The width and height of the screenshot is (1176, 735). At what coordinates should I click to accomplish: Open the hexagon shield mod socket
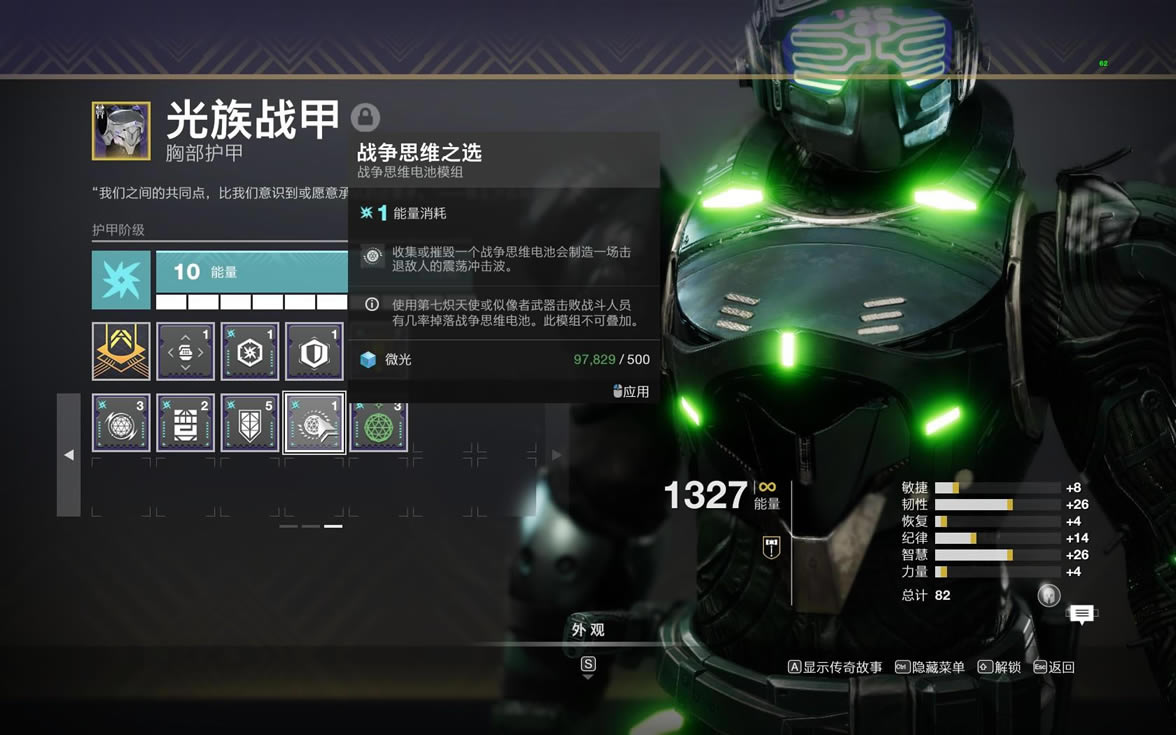coord(314,351)
